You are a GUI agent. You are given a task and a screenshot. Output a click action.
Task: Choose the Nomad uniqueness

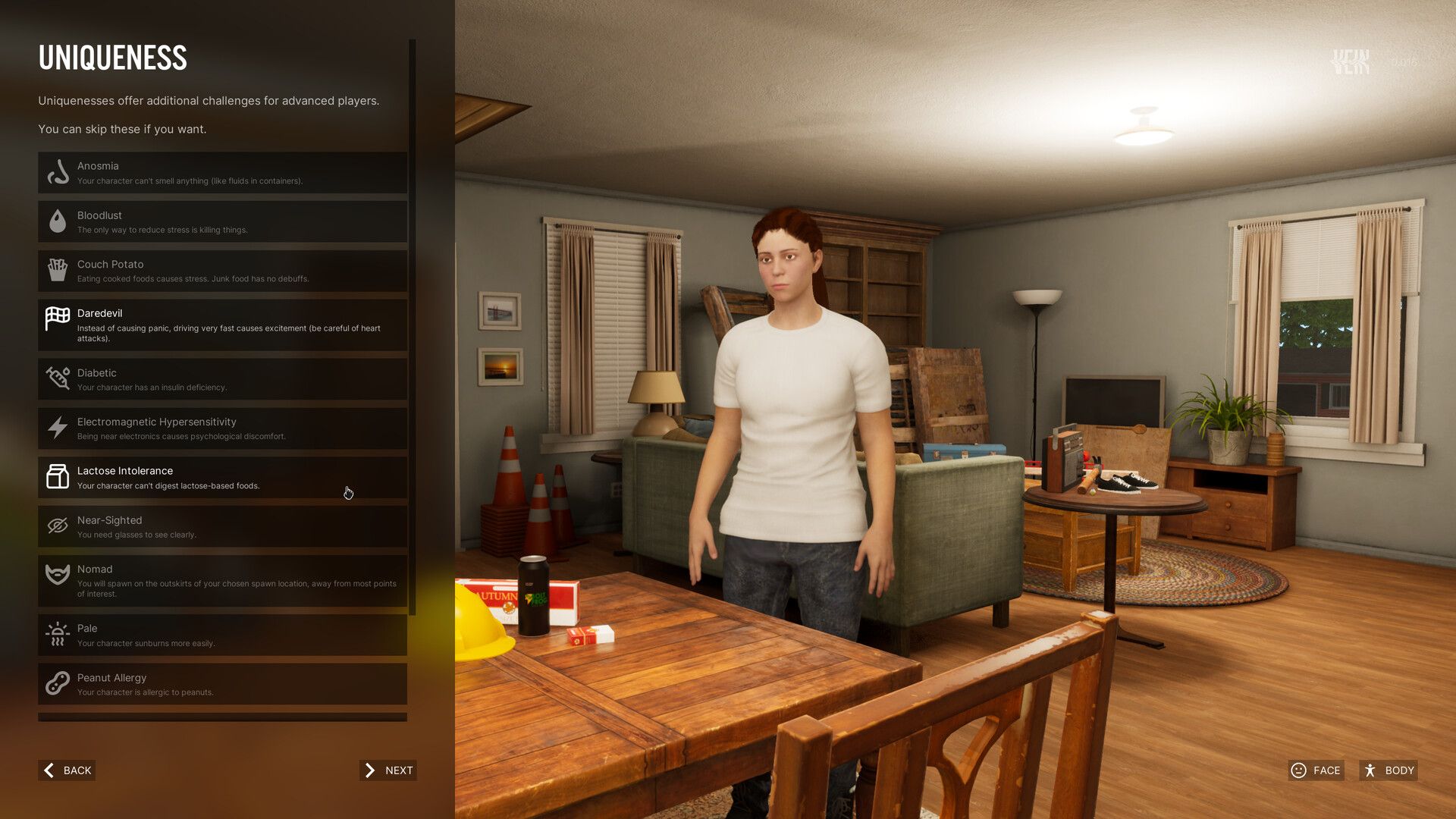tap(222, 581)
